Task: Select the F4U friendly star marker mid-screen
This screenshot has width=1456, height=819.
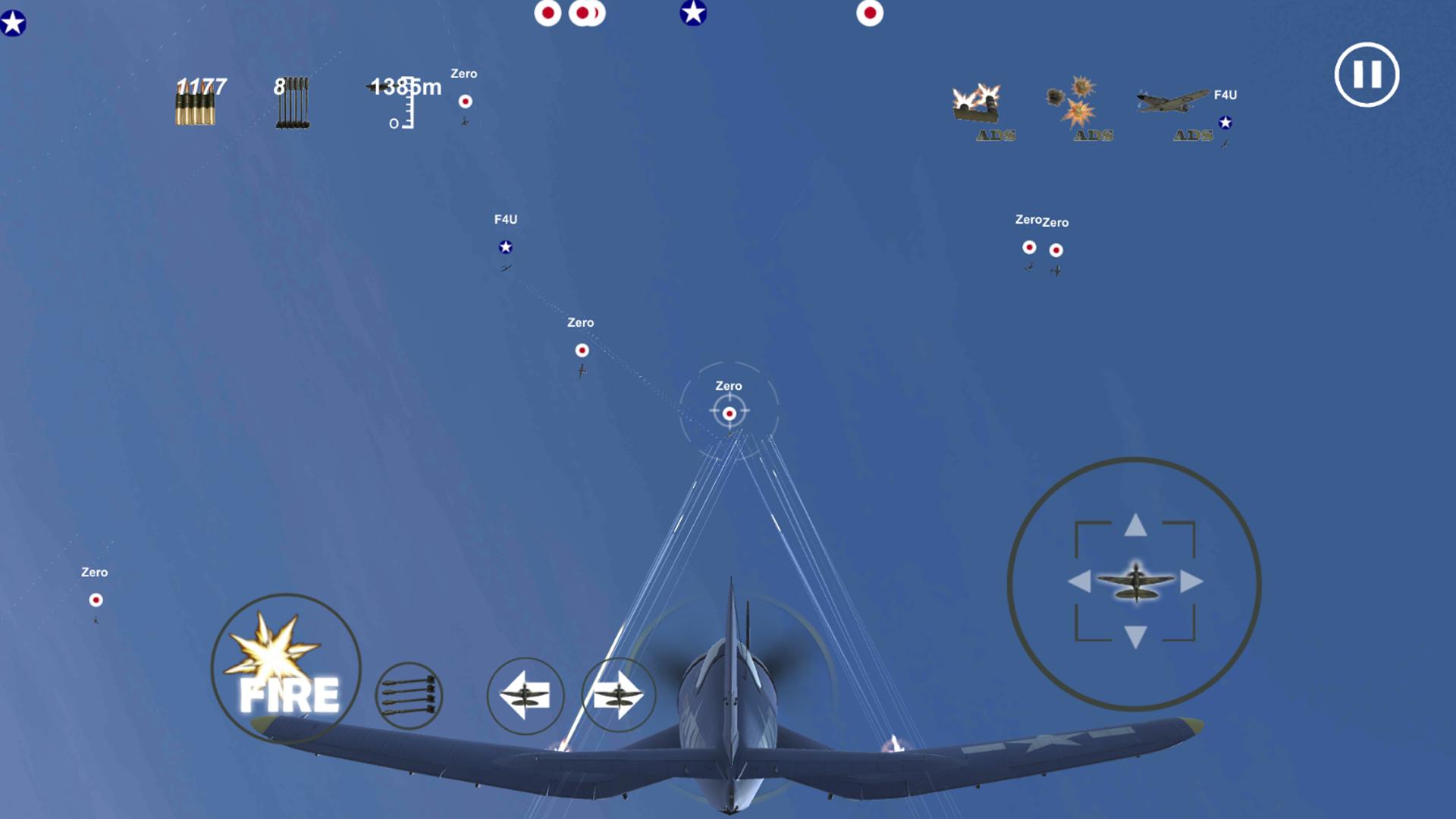Action: (x=506, y=246)
